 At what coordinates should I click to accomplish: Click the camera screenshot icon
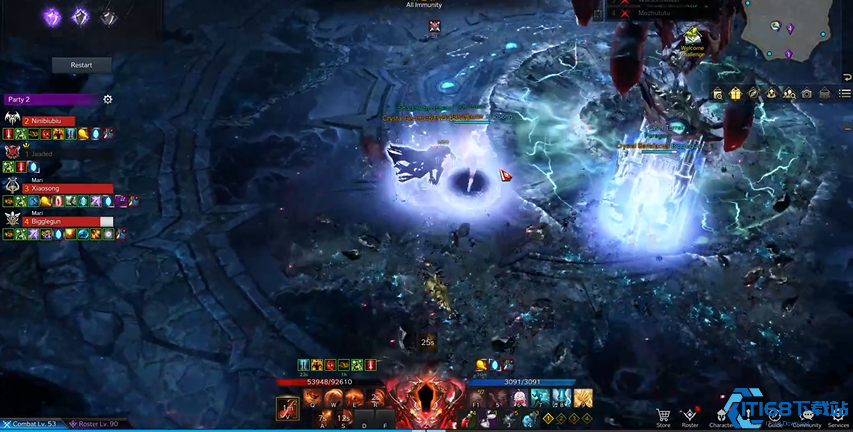pos(806,93)
